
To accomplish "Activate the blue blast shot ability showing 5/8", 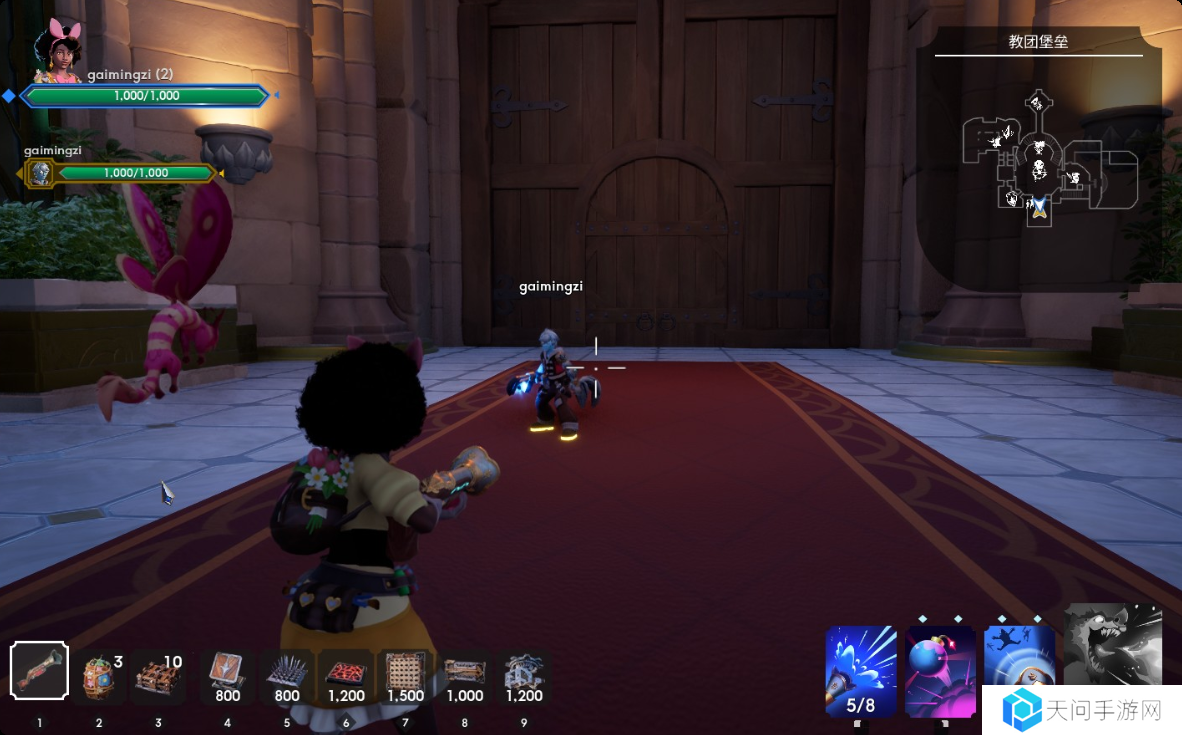I will pyautogui.click(x=861, y=670).
